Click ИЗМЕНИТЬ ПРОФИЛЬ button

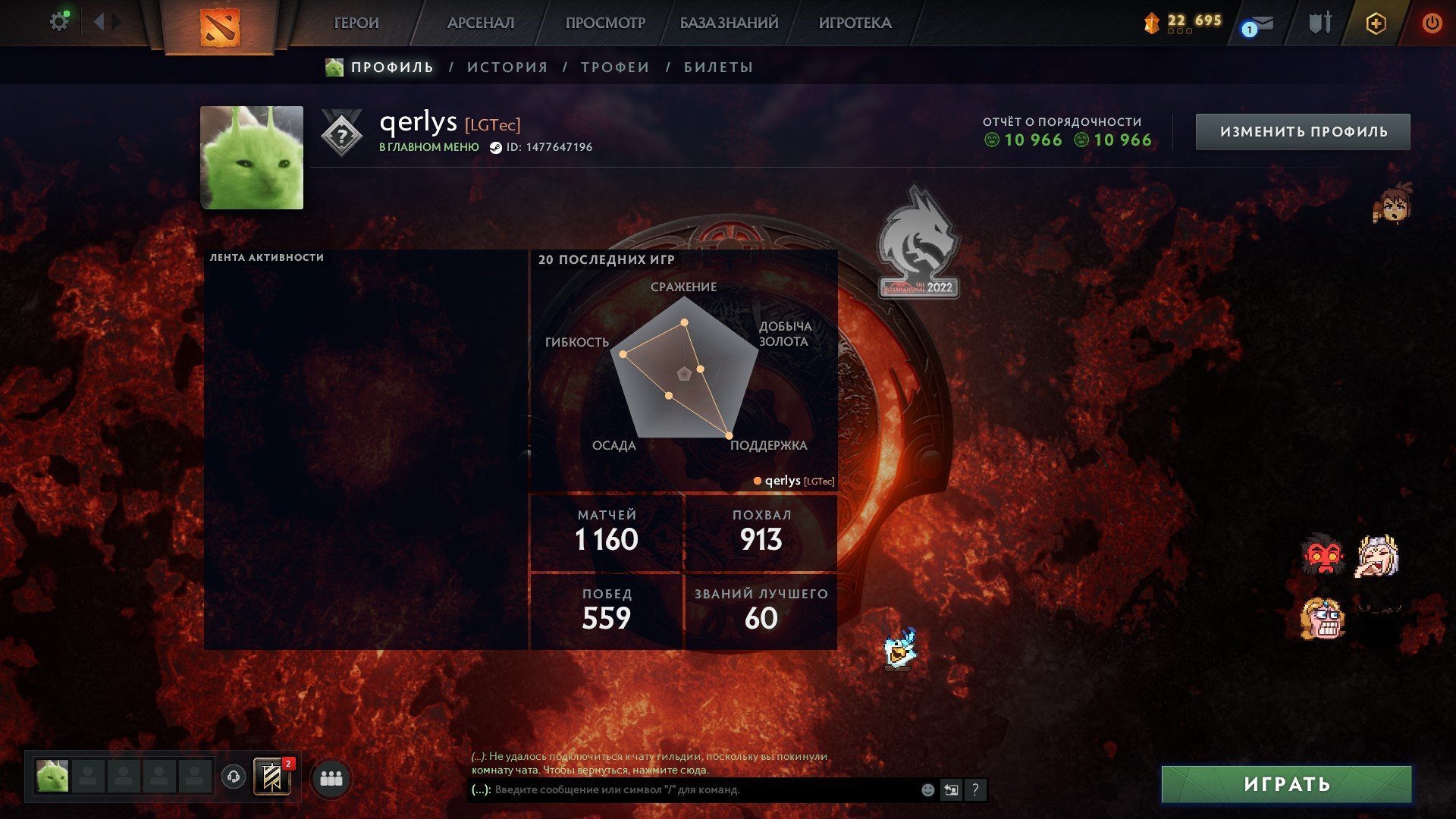1303,132
